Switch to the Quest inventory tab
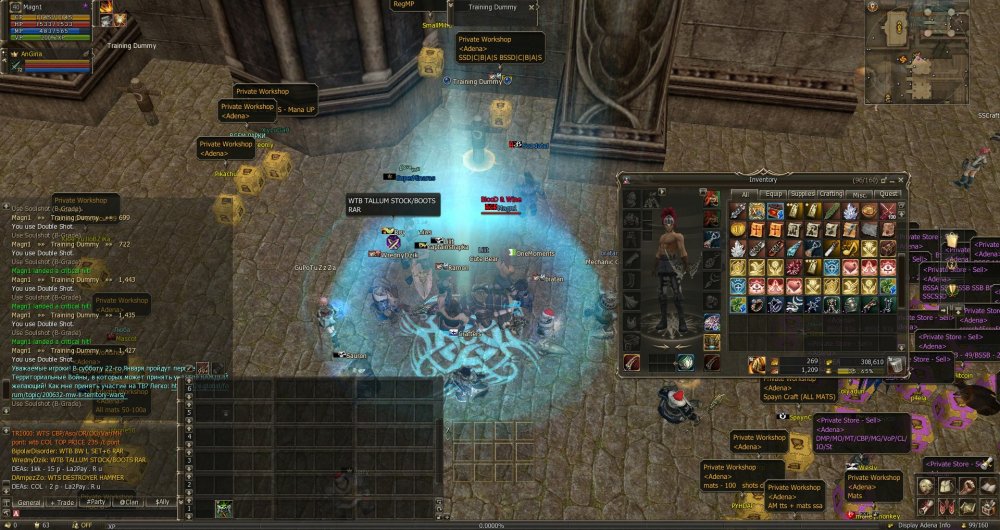 889,194
